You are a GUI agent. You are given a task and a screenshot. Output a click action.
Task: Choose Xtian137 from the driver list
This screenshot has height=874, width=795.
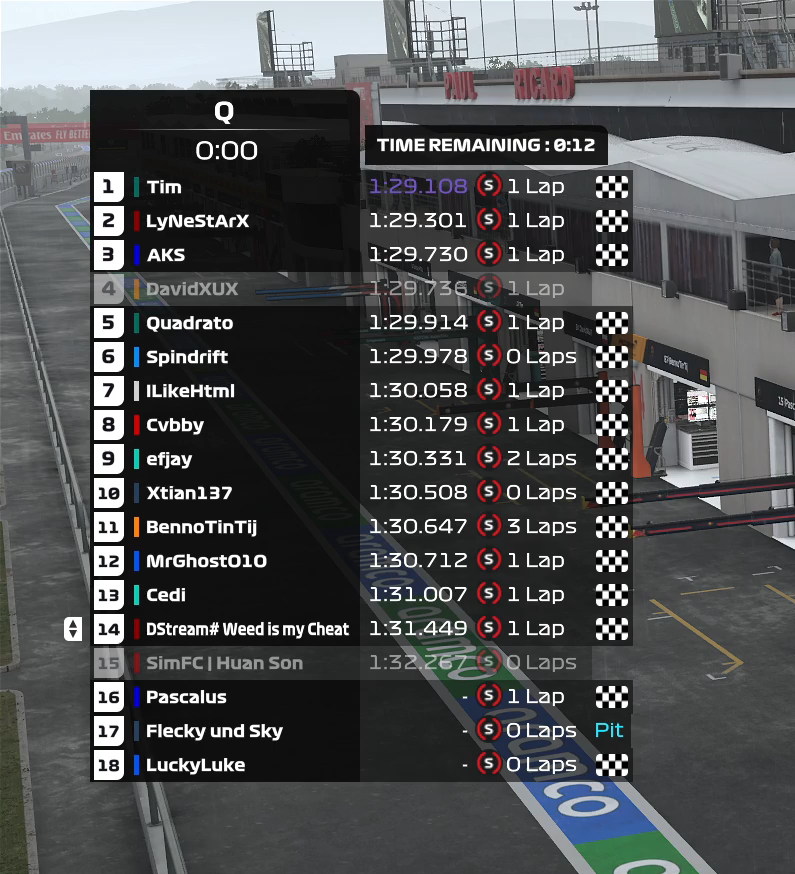point(189,493)
